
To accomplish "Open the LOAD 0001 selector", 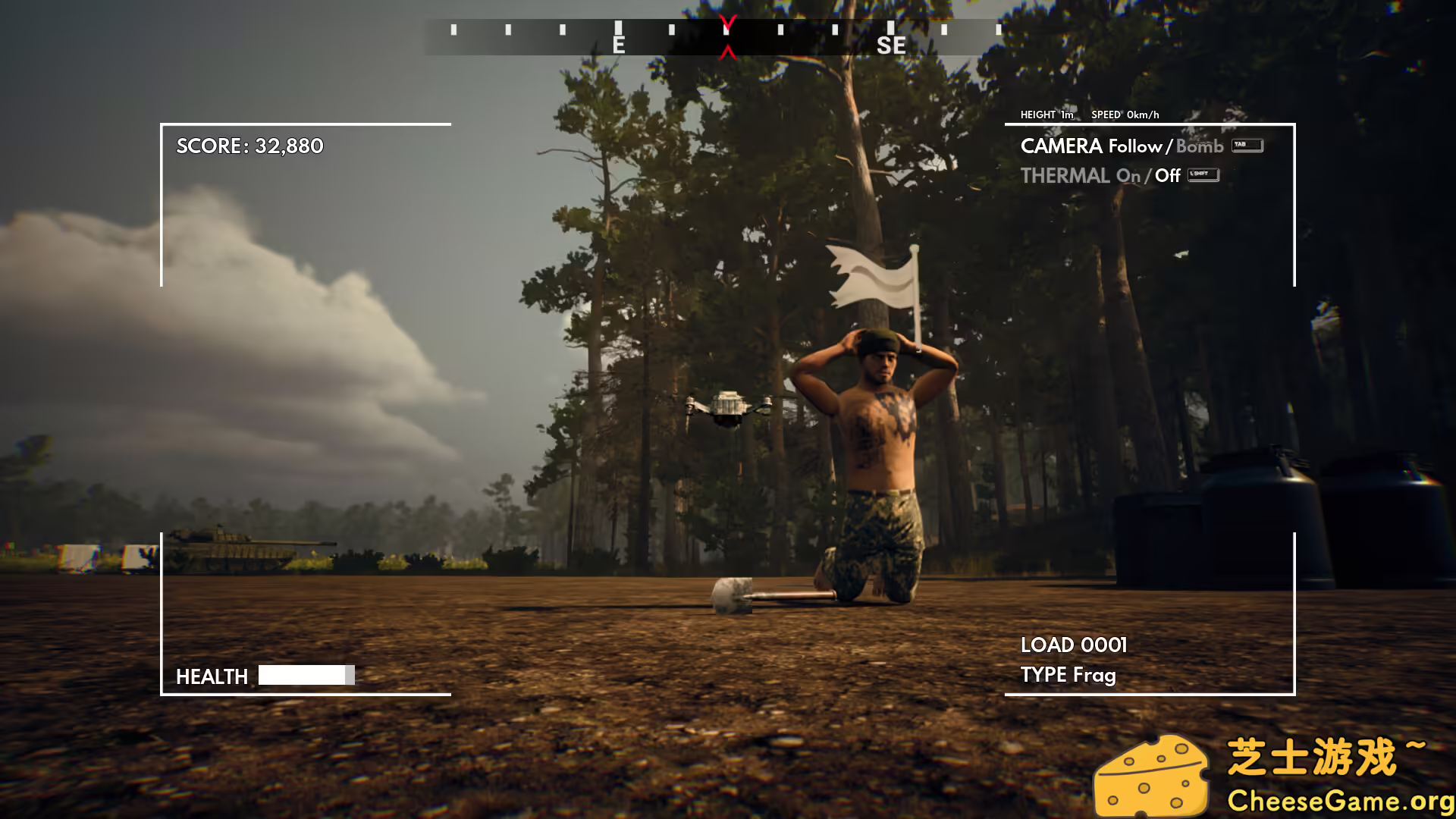I will click(x=1075, y=645).
